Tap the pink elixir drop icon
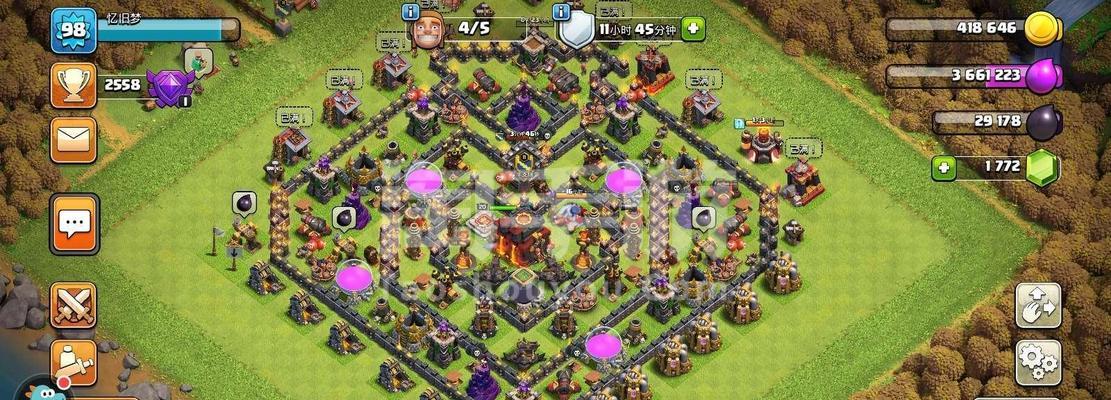The width and height of the screenshot is (1111, 400). pos(1045,75)
